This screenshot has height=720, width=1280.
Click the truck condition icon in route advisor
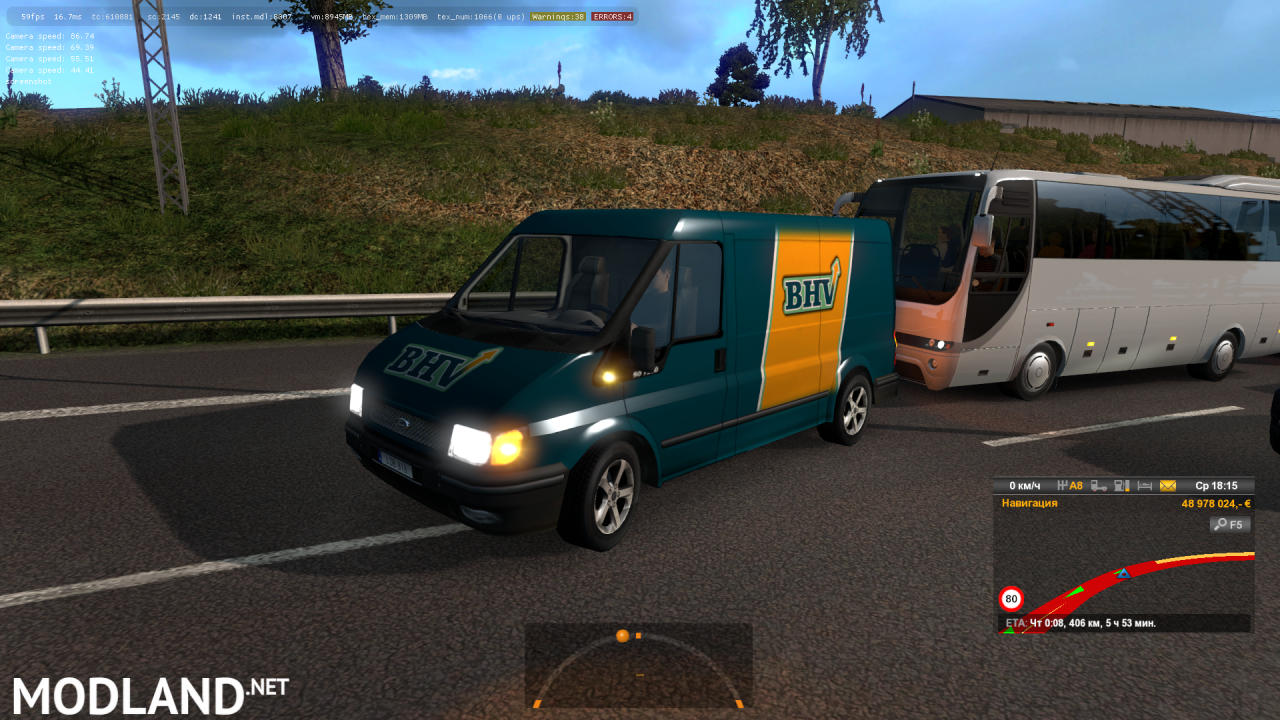point(1099,485)
